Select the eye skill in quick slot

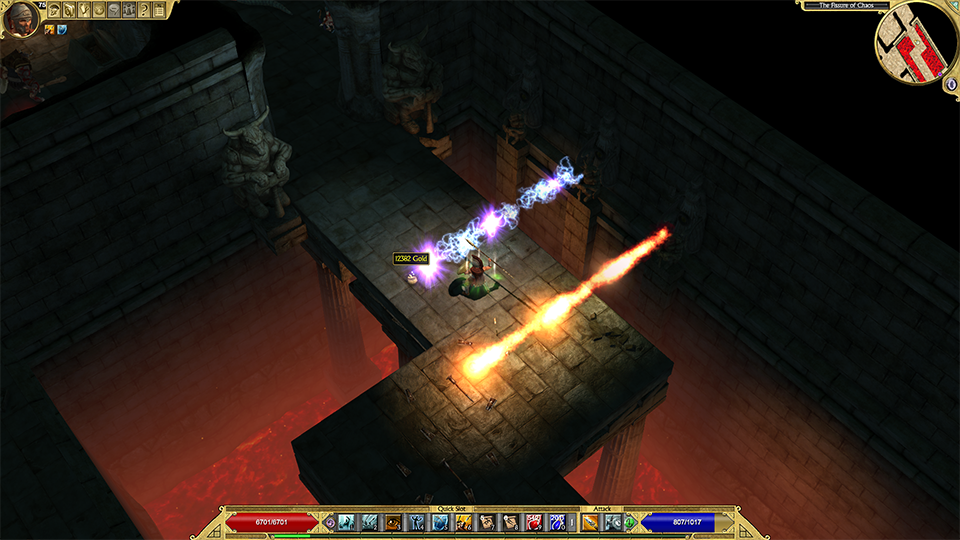[x=394, y=521]
